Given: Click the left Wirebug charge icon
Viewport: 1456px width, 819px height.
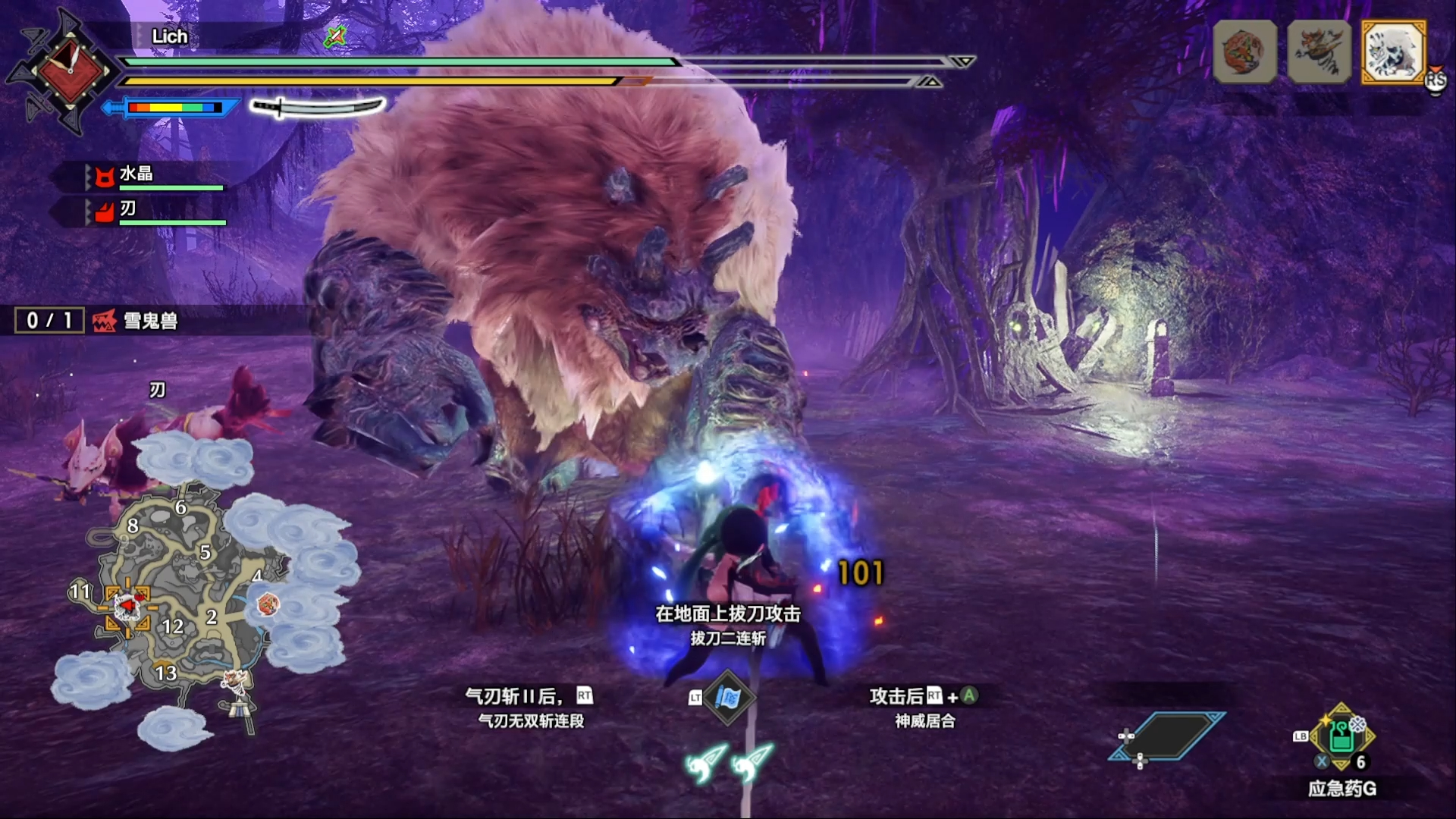Looking at the screenshot, I should coord(706,762).
